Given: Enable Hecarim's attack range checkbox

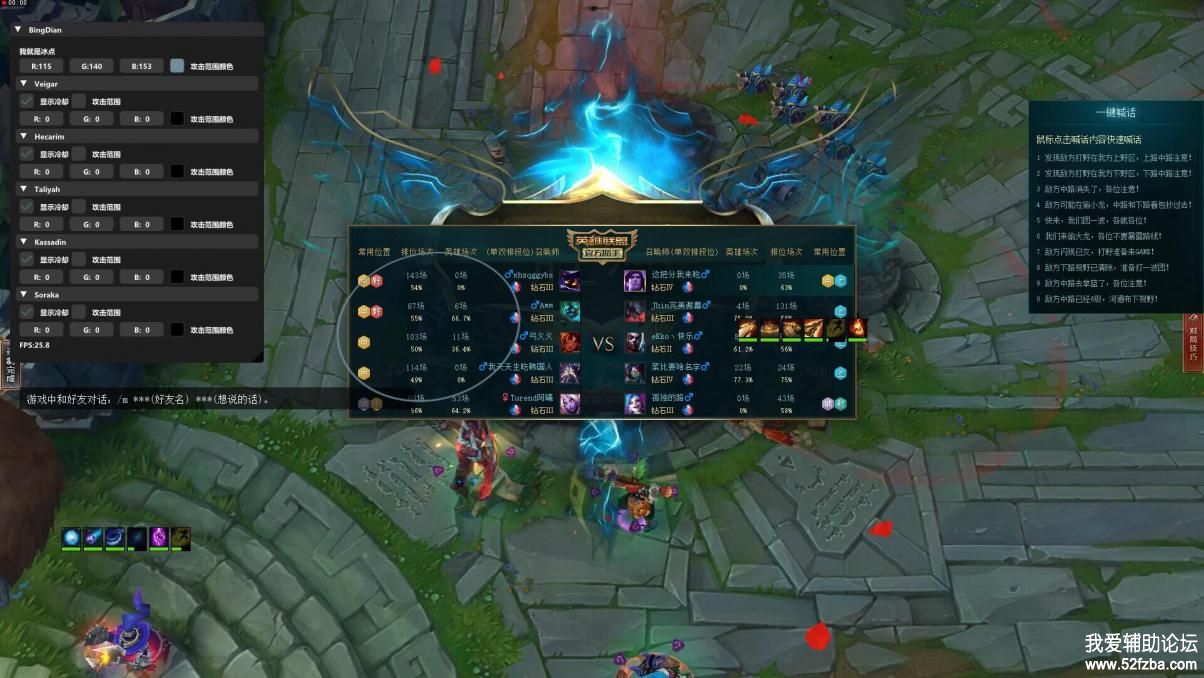Looking at the screenshot, I should tap(79, 153).
